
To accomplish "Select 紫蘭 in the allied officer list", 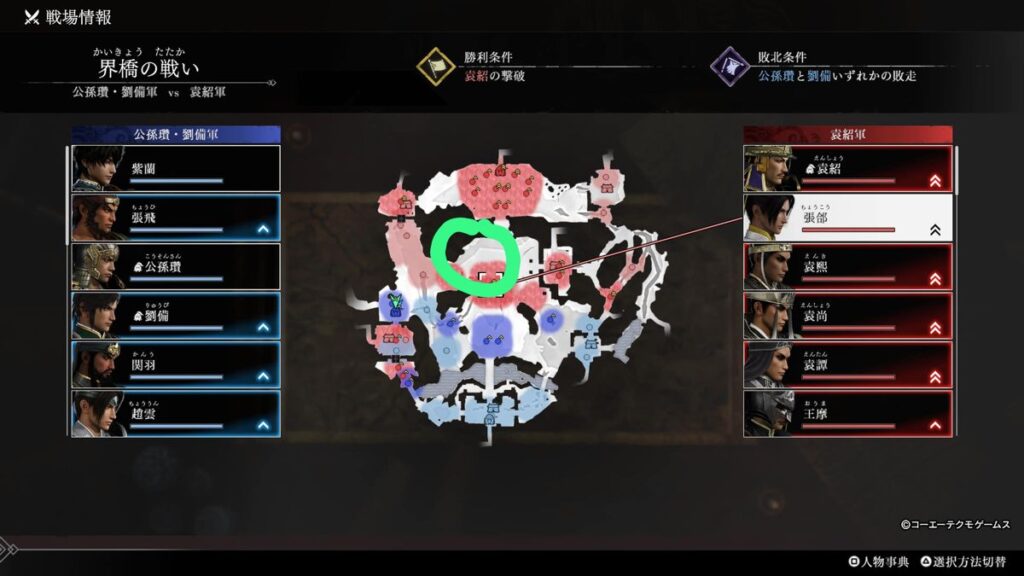I will point(176,169).
